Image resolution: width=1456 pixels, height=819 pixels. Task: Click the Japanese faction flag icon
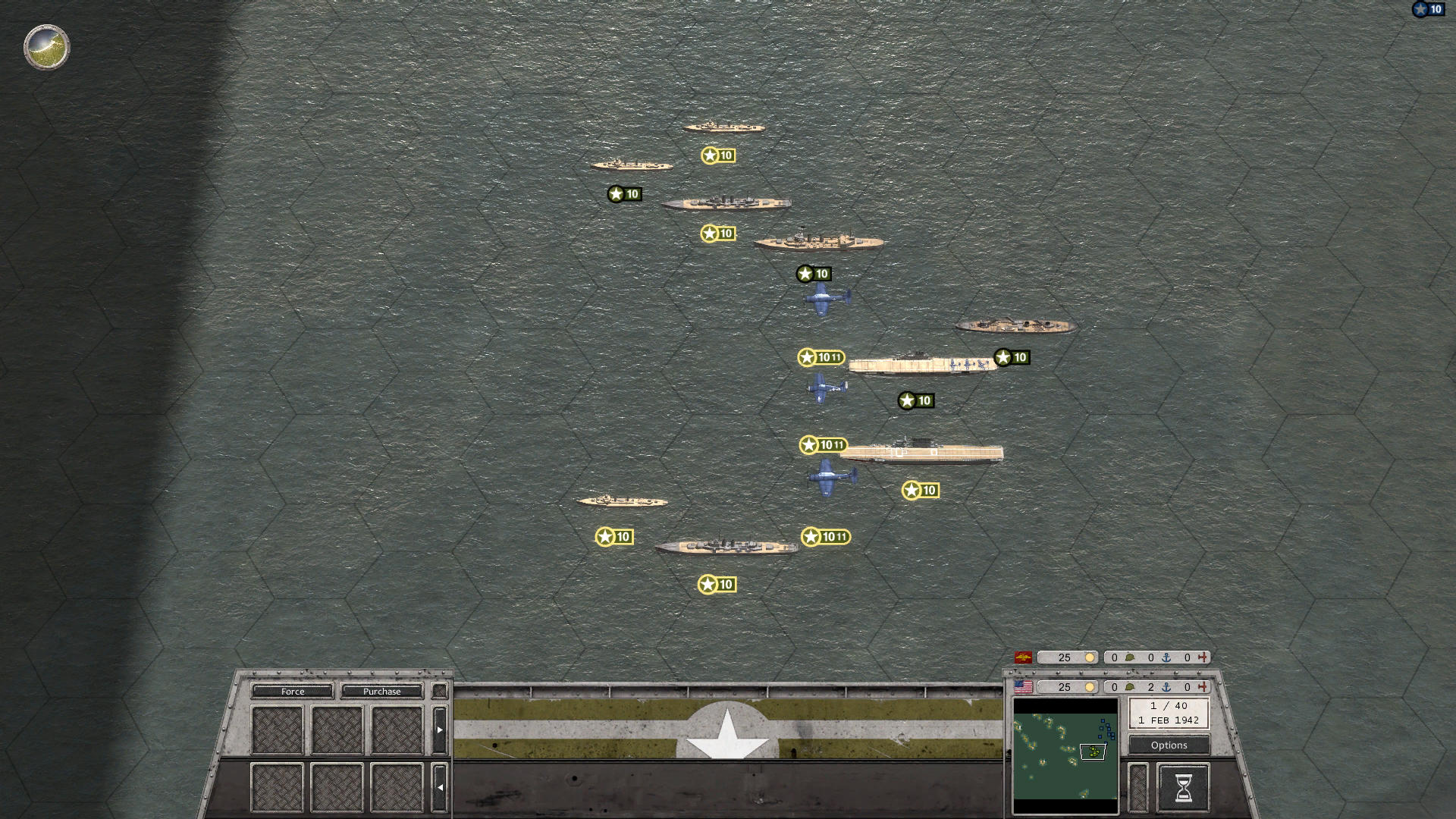pyautogui.click(x=1023, y=657)
